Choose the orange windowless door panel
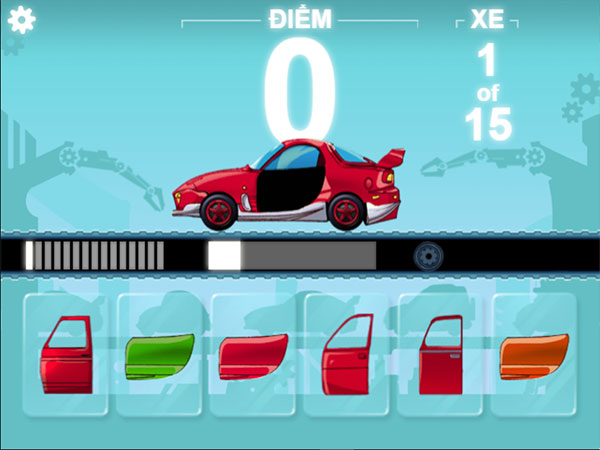600x450 pixels. [x=533, y=356]
